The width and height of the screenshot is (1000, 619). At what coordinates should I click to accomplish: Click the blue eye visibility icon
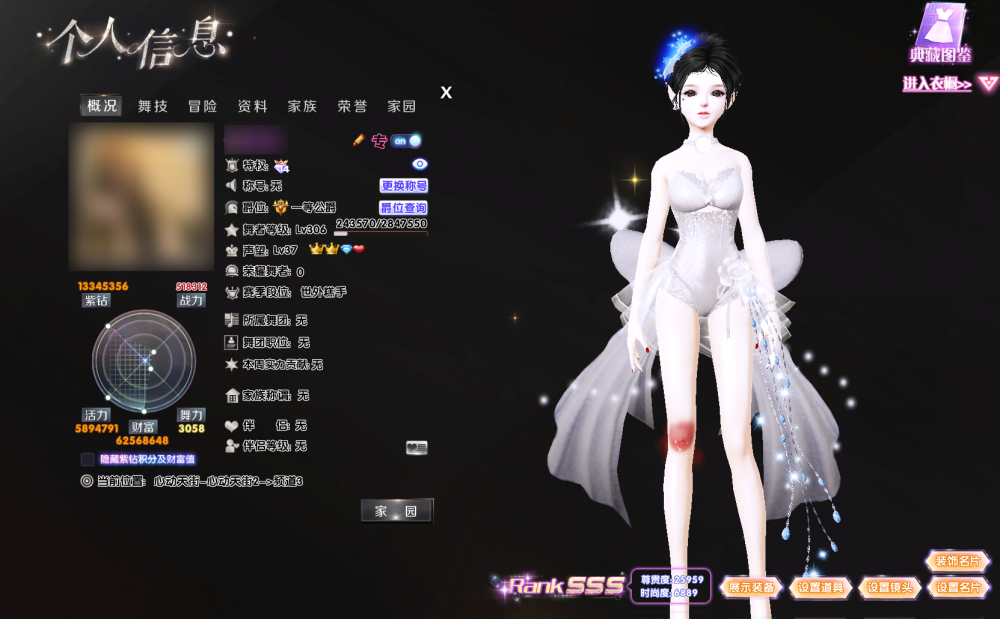(420, 164)
